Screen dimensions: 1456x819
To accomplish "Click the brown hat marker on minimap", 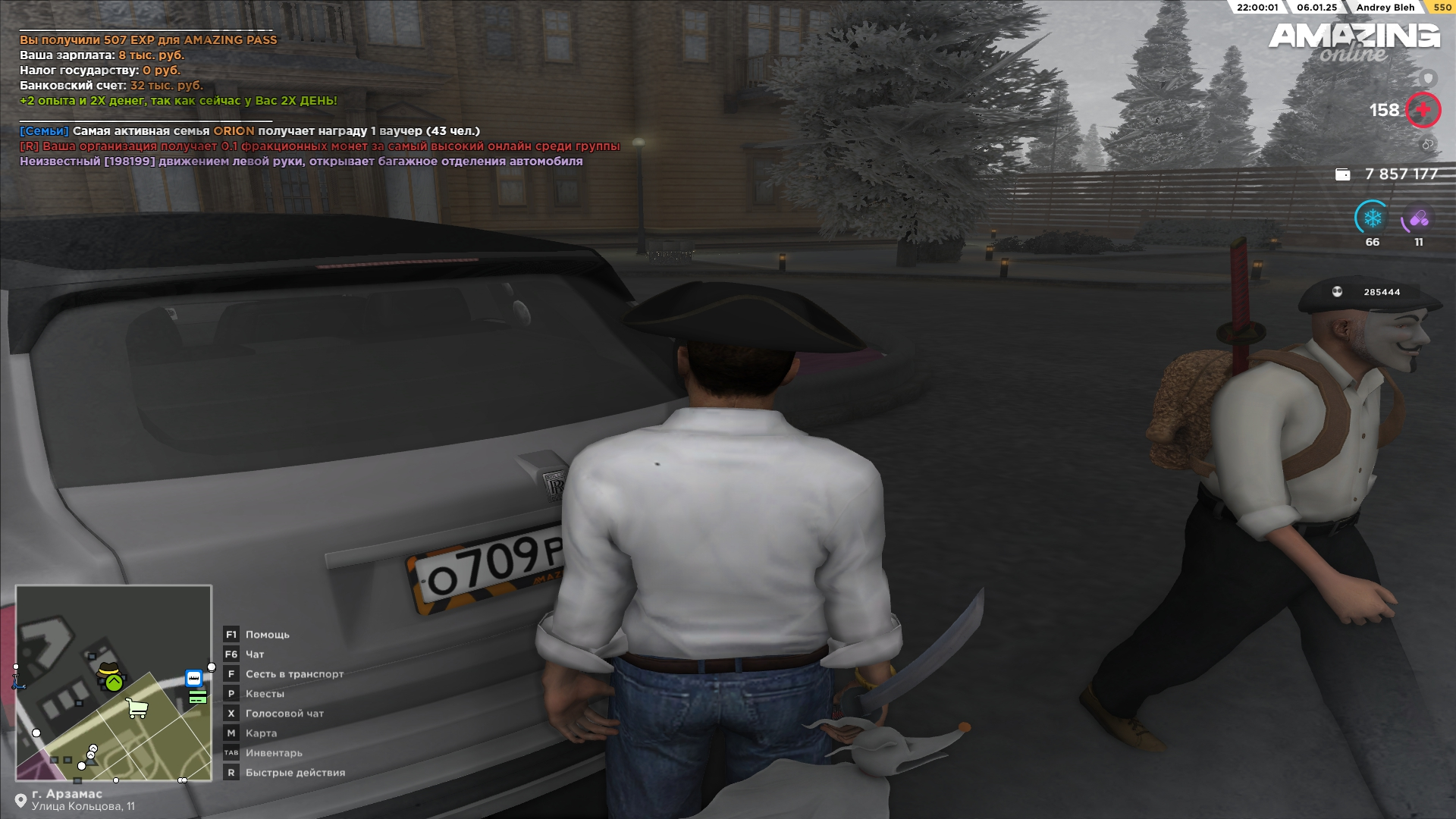I will [x=110, y=669].
